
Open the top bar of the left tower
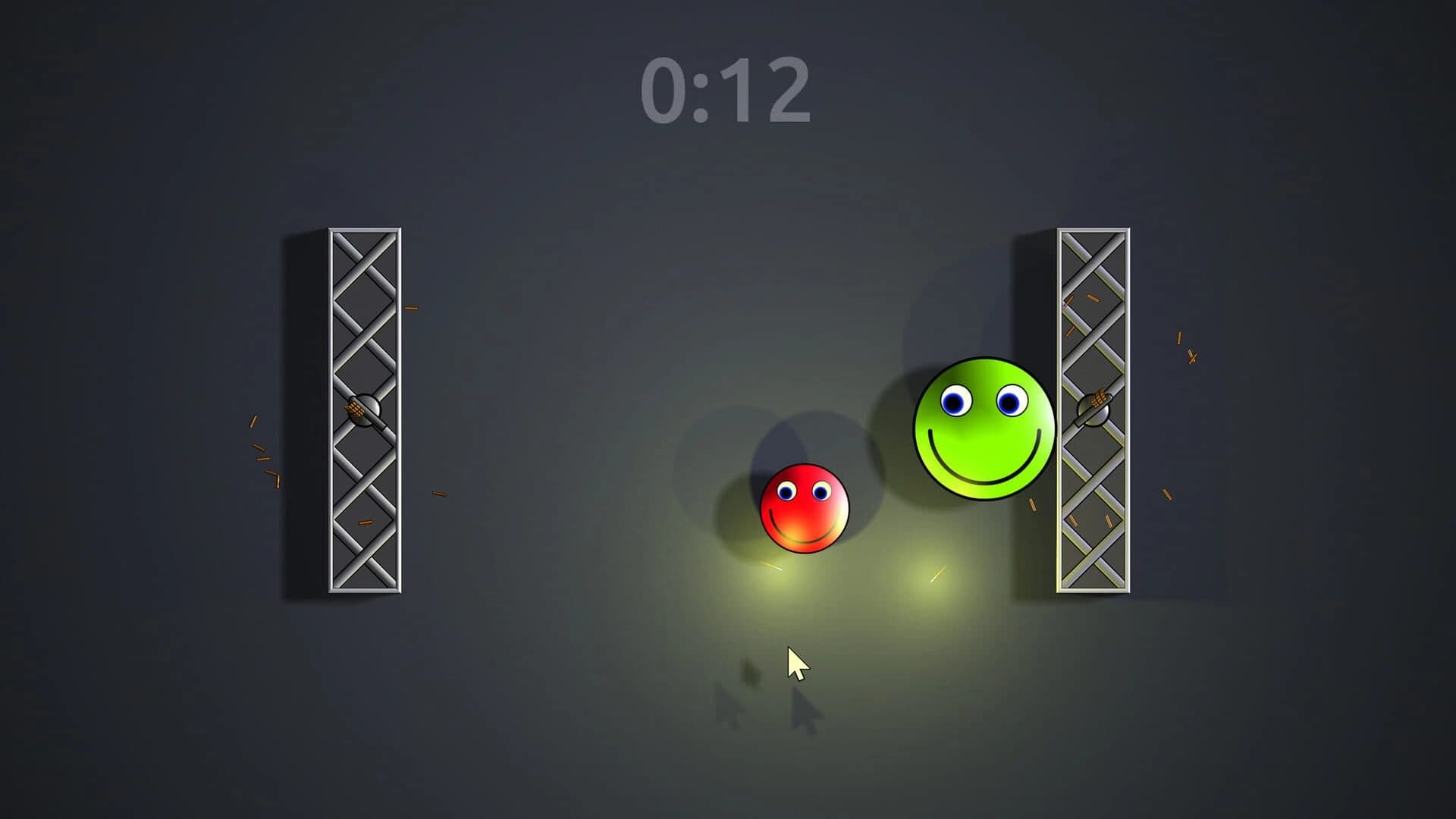point(364,231)
